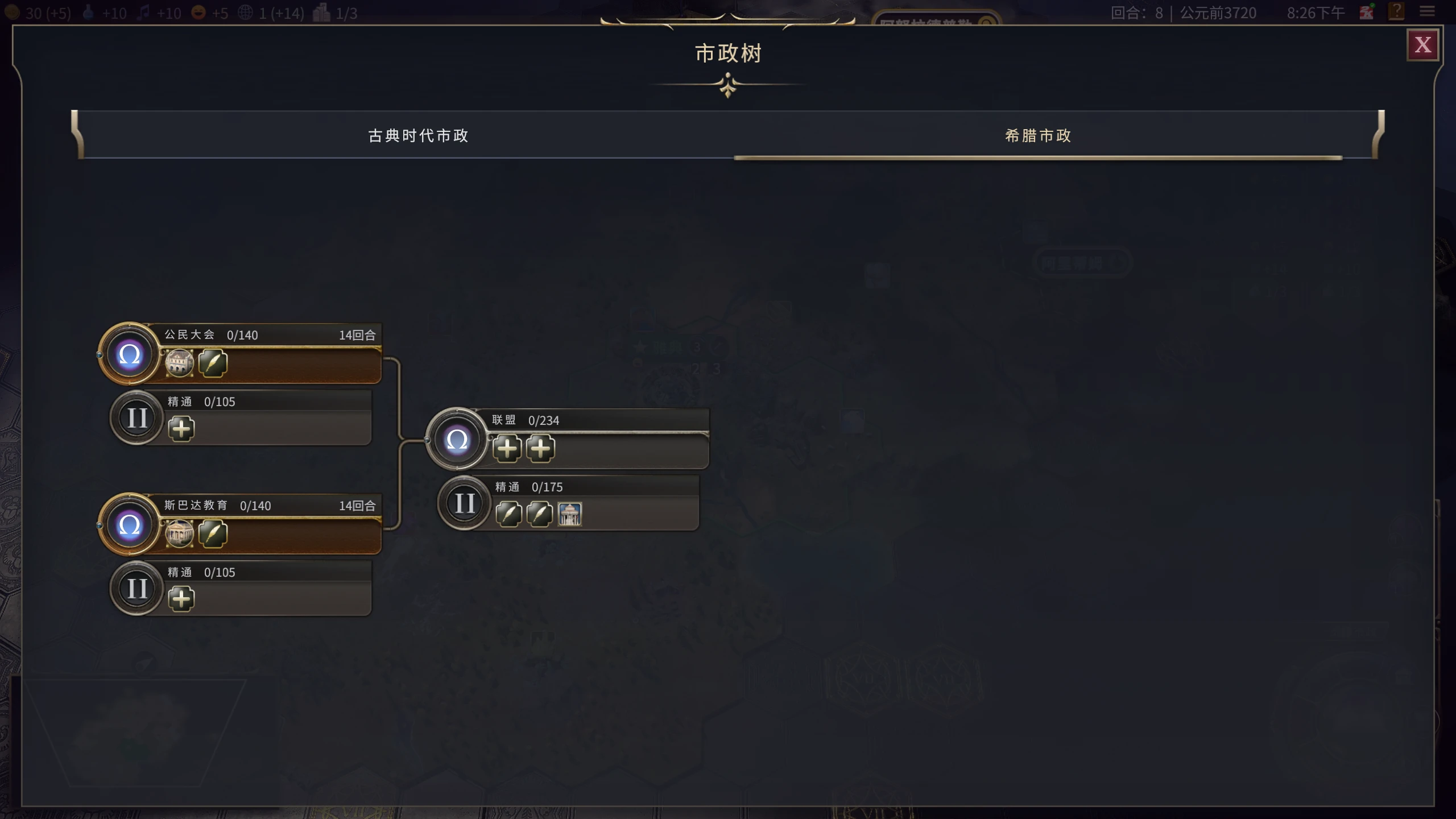Viewport: 1456px width, 819px height.
Task: Click the II mastery node for 精通 0/105
Action: coord(136,418)
